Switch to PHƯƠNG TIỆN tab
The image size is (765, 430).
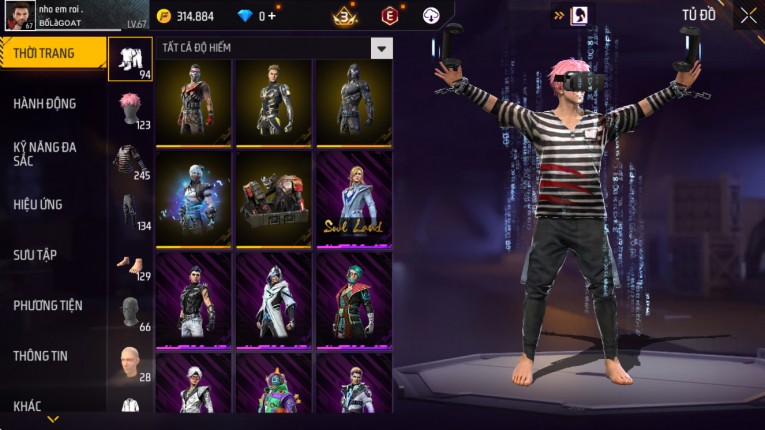point(48,306)
